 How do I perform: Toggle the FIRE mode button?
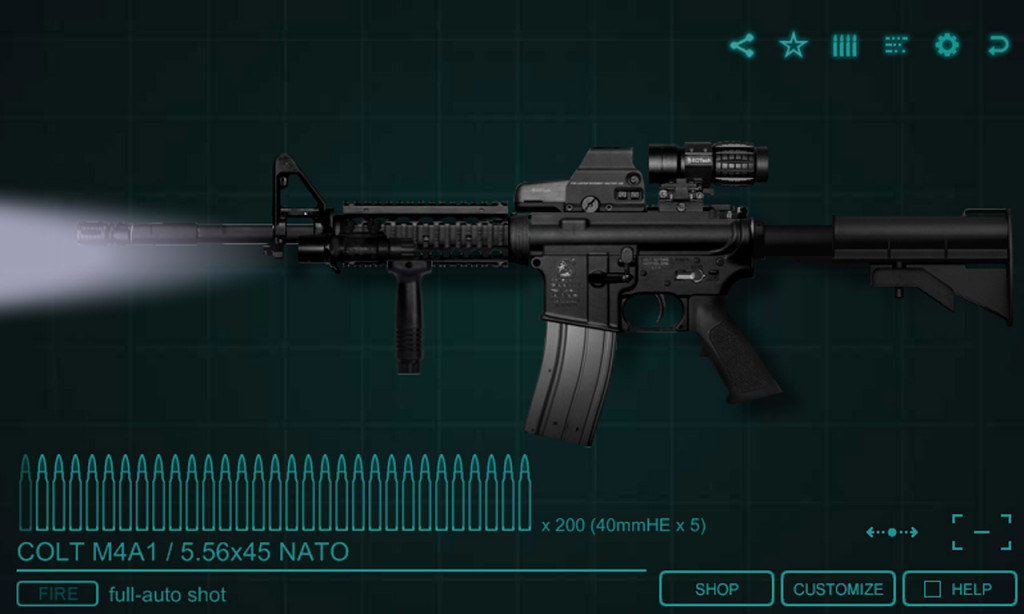(x=57, y=594)
